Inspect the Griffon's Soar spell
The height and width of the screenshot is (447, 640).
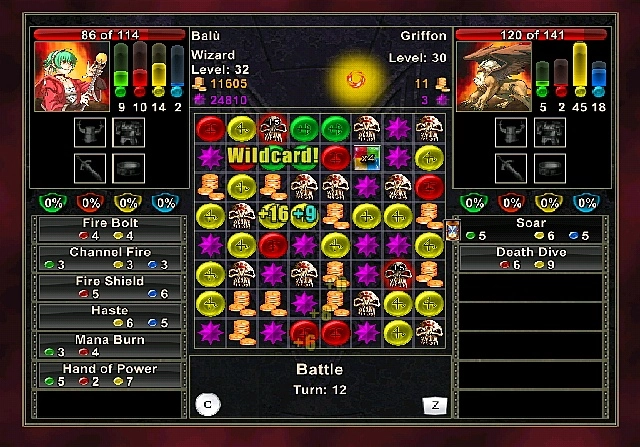coord(530,229)
